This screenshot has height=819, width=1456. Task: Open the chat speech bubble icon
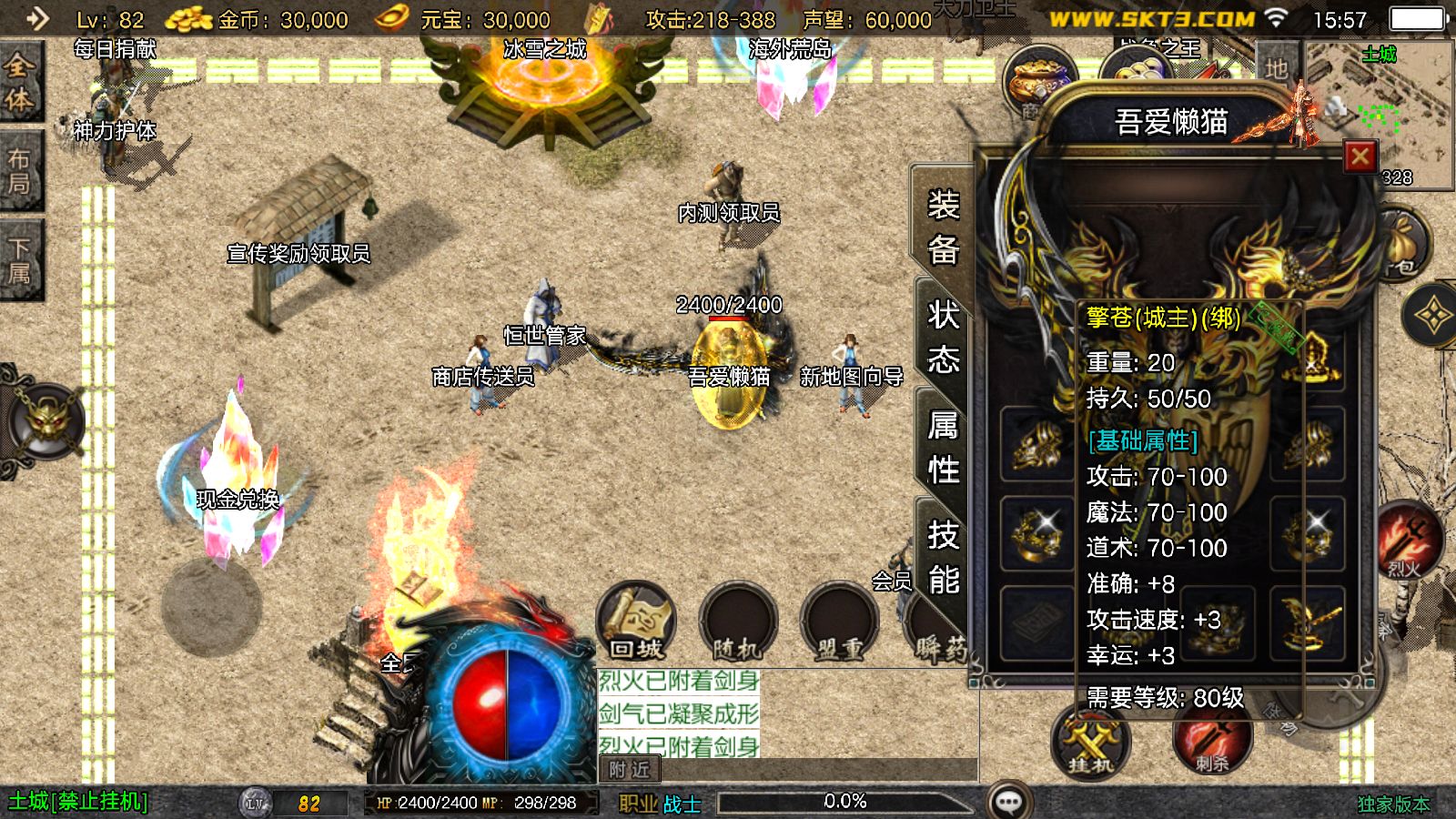point(1009,802)
